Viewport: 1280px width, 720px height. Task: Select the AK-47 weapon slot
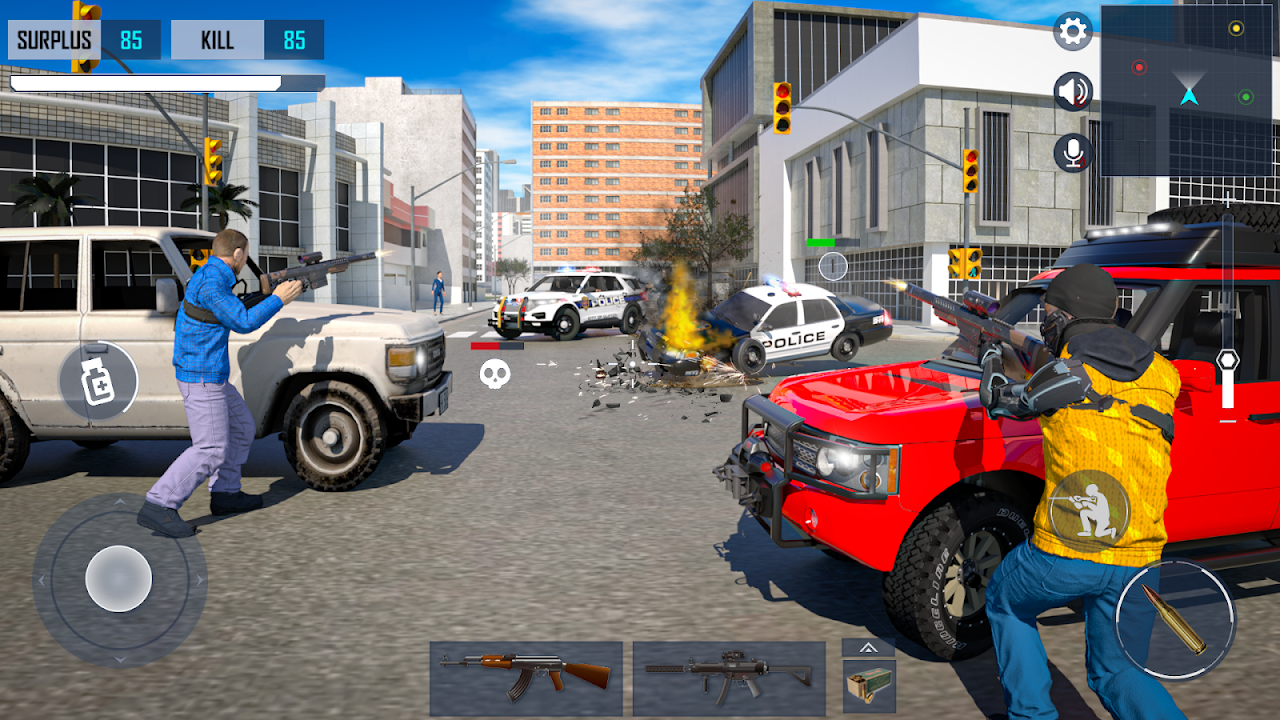point(526,679)
